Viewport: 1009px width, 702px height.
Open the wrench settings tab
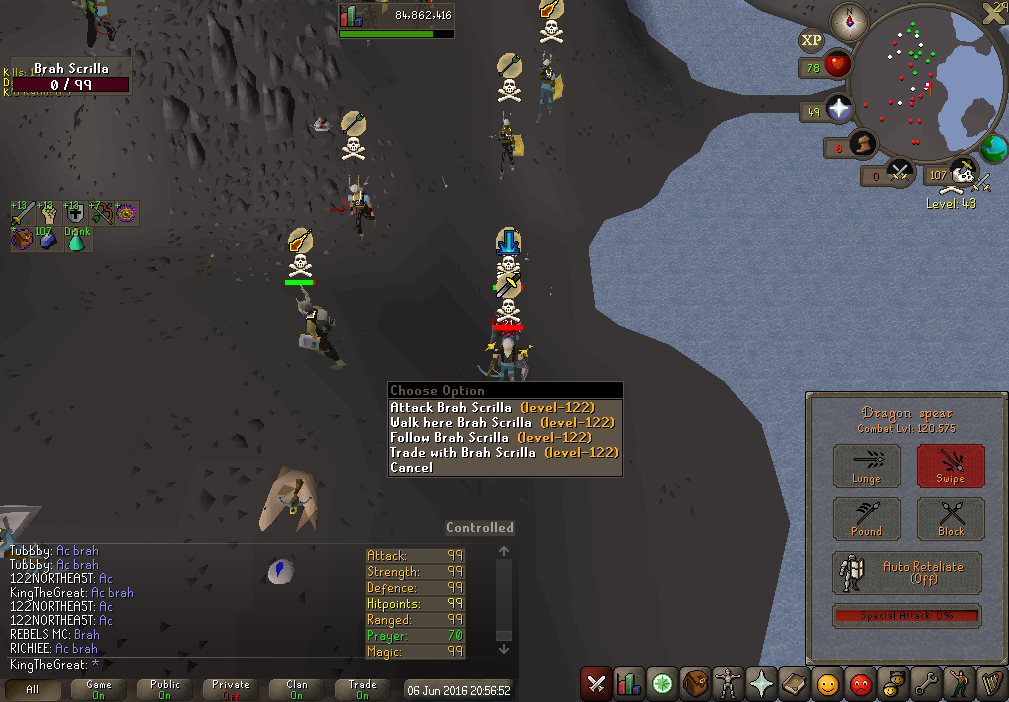tap(926, 684)
